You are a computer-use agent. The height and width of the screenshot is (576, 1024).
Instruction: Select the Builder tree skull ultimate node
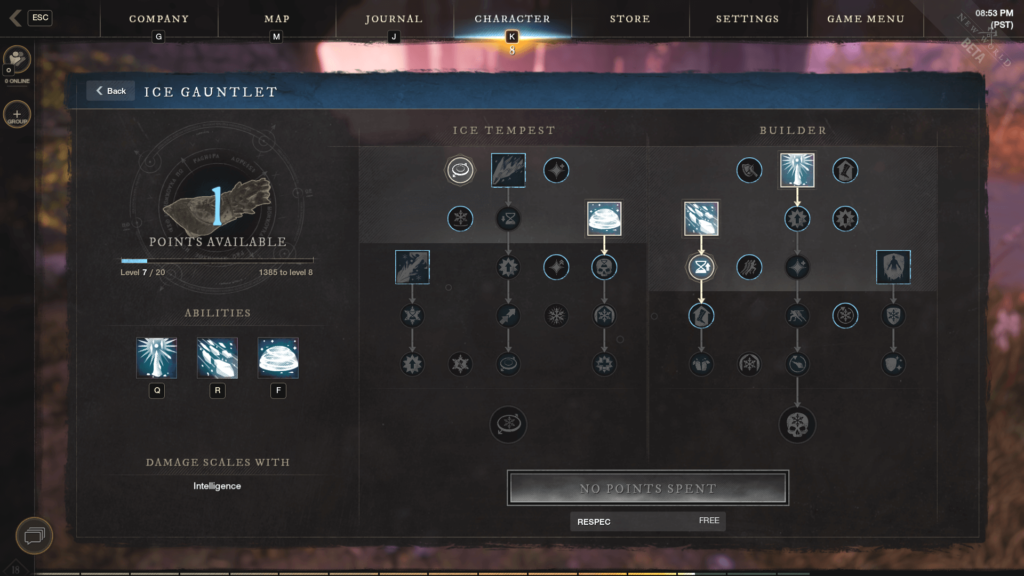(x=797, y=424)
